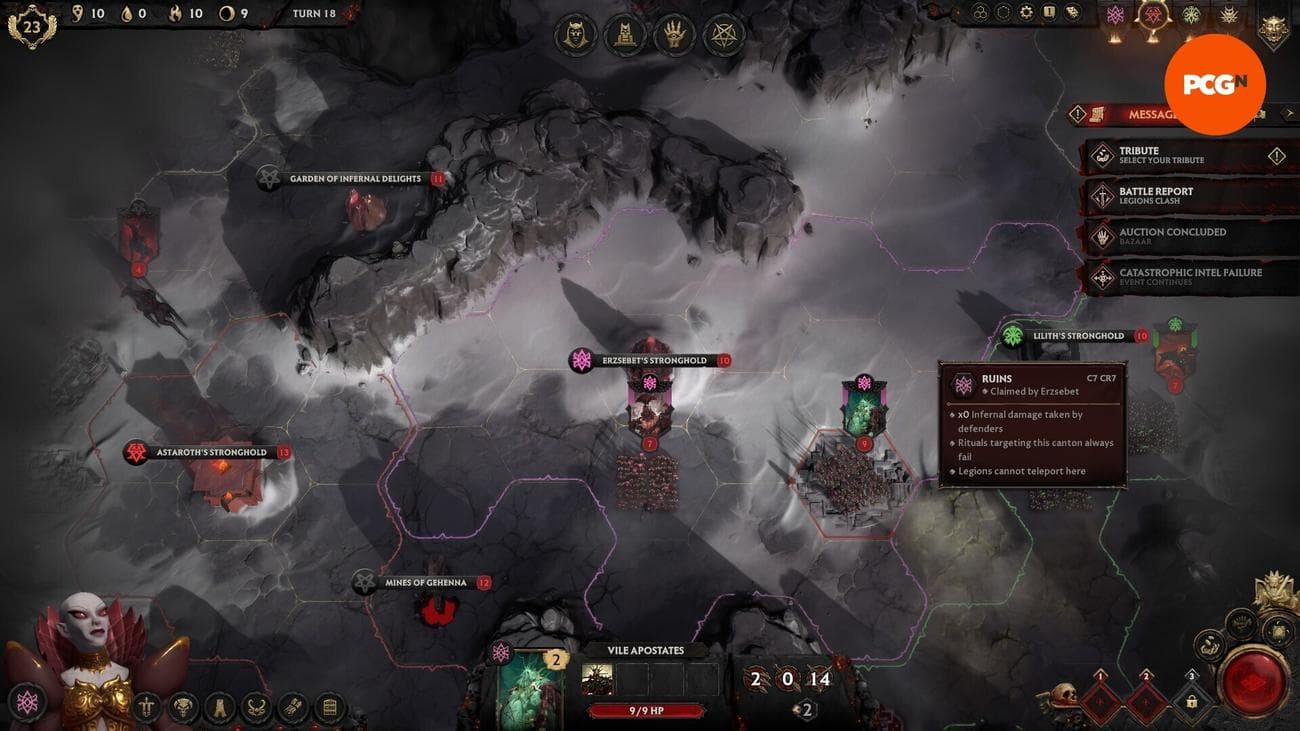This screenshot has height=731, width=1300.
Task: Choose the second order slot diamond
Action: [1146, 702]
